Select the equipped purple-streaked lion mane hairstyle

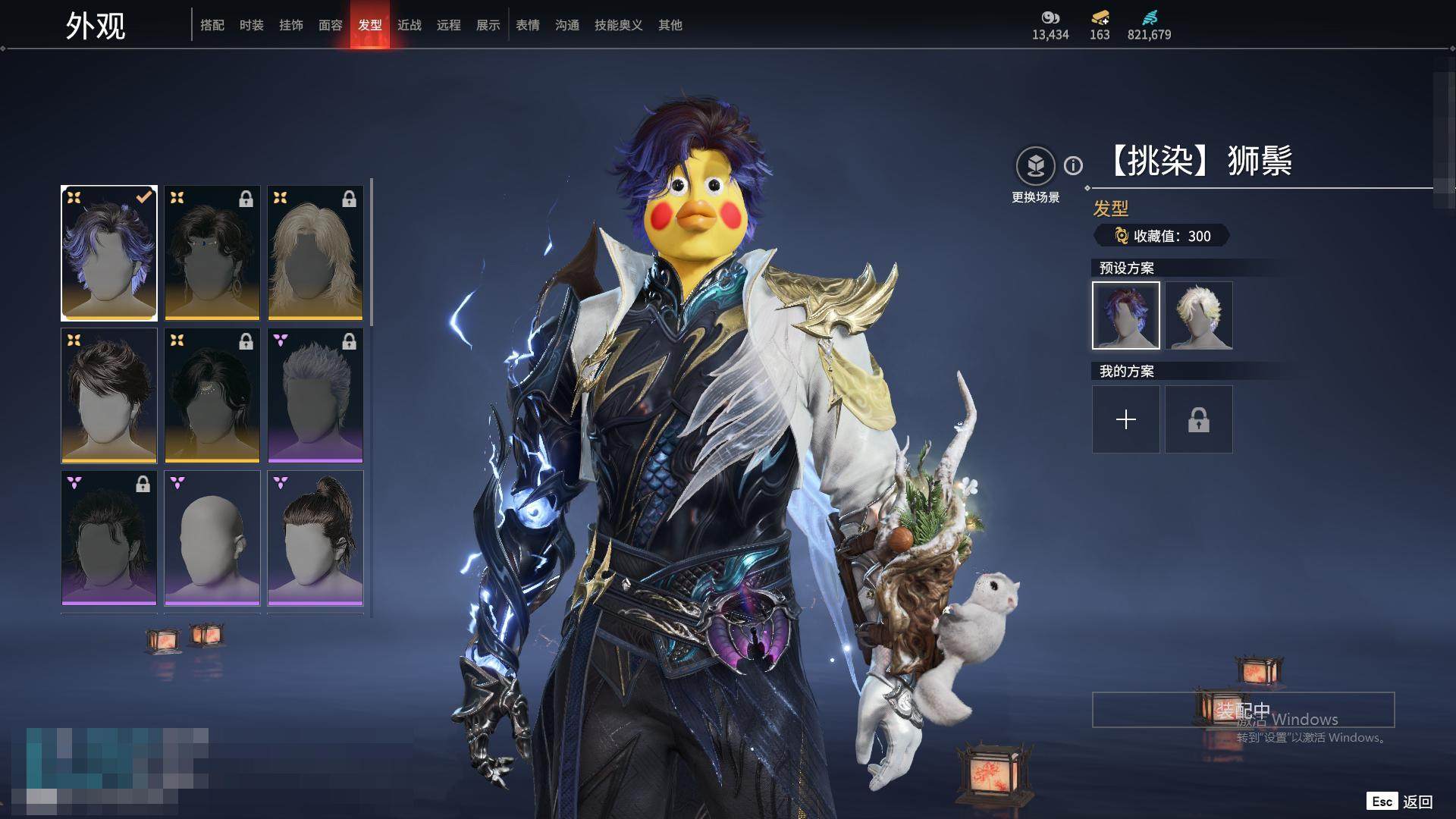109,253
